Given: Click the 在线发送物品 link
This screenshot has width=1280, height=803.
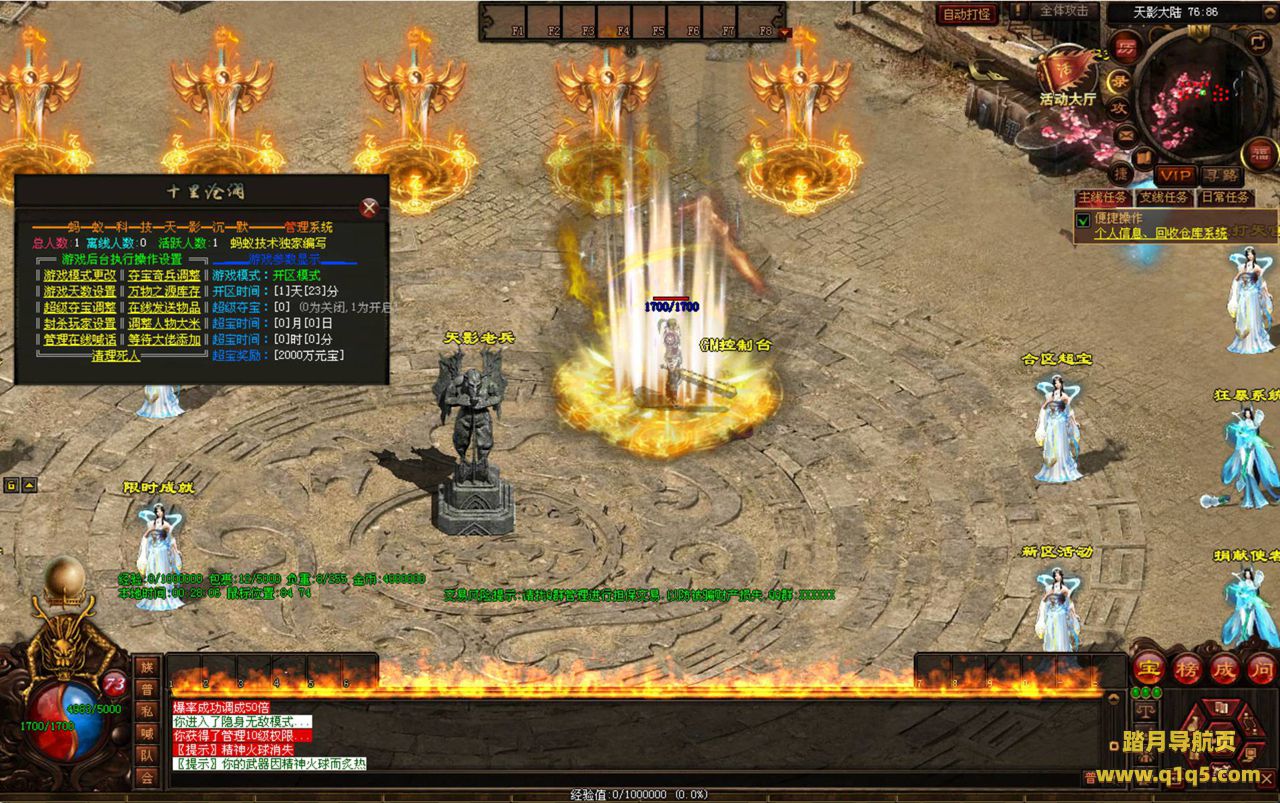Looking at the screenshot, I should pyautogui.click(x=164, y=307).
